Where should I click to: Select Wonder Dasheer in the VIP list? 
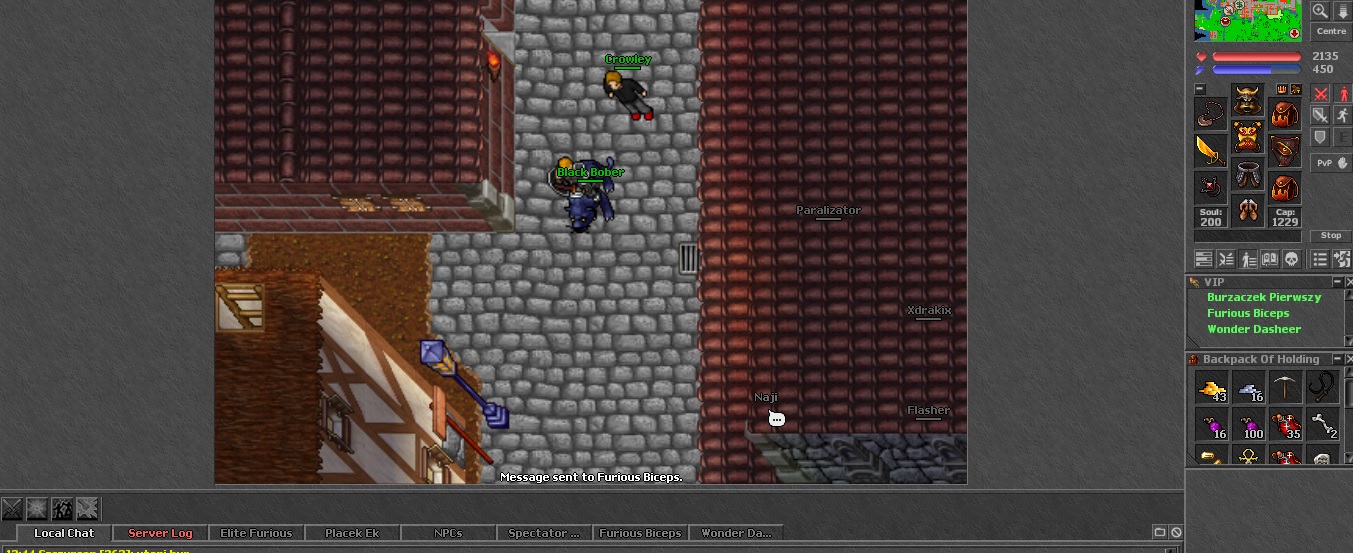click(x=1254, y=329)
